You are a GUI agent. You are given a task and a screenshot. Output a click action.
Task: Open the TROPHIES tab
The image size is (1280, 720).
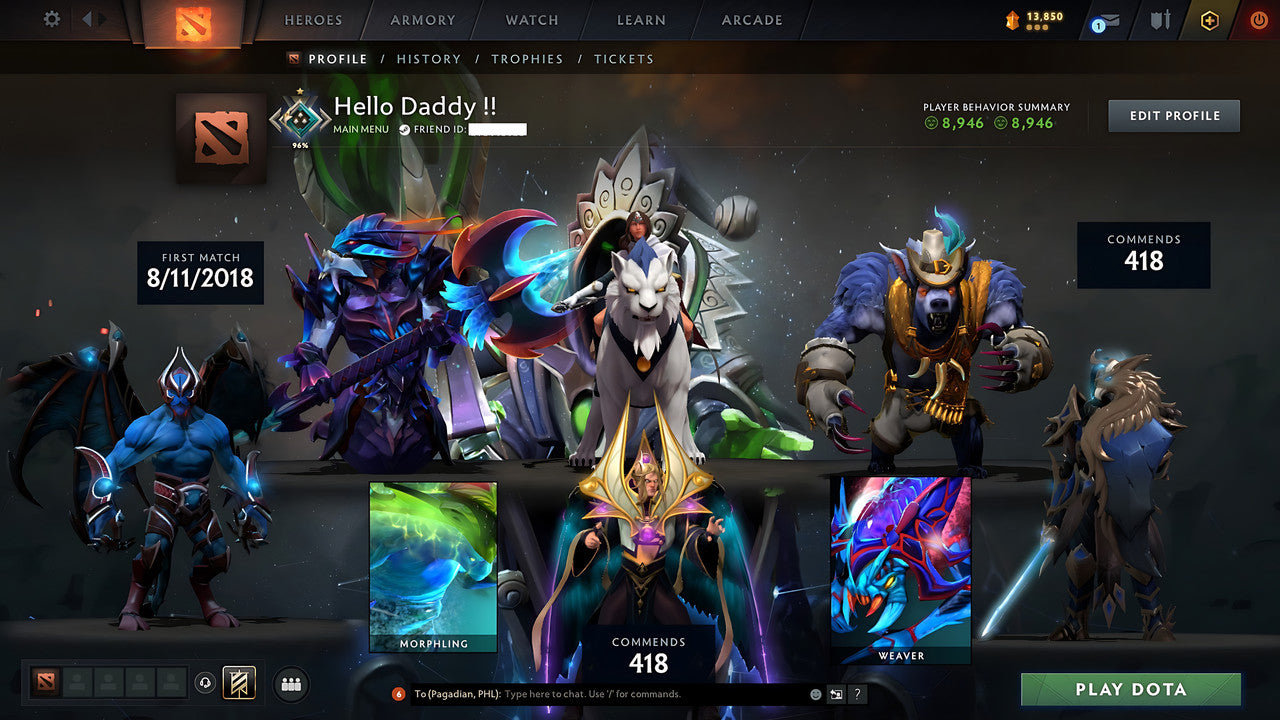[x=528, y=59]
